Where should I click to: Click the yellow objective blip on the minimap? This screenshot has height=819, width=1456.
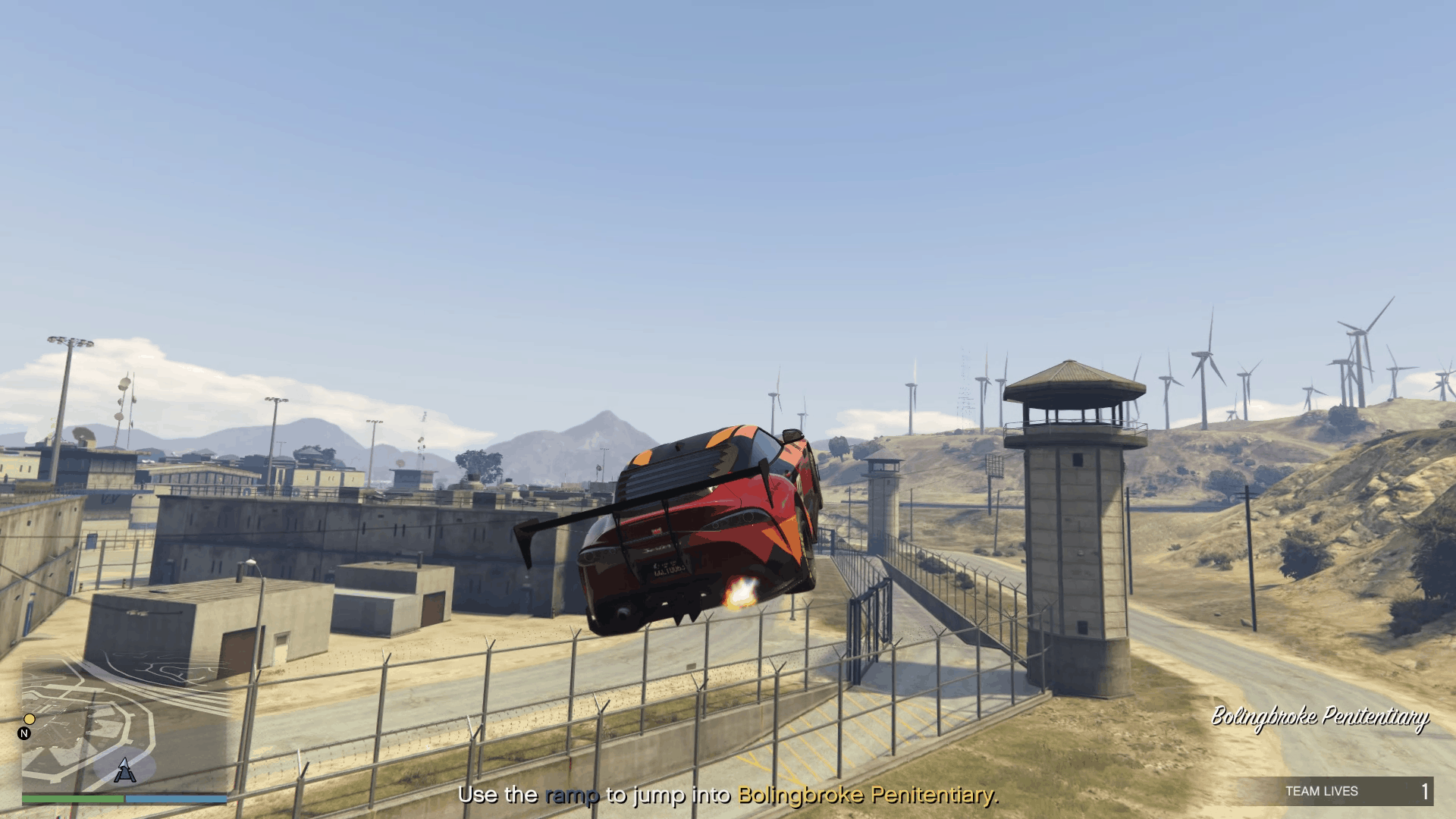(x=30, y=719)
